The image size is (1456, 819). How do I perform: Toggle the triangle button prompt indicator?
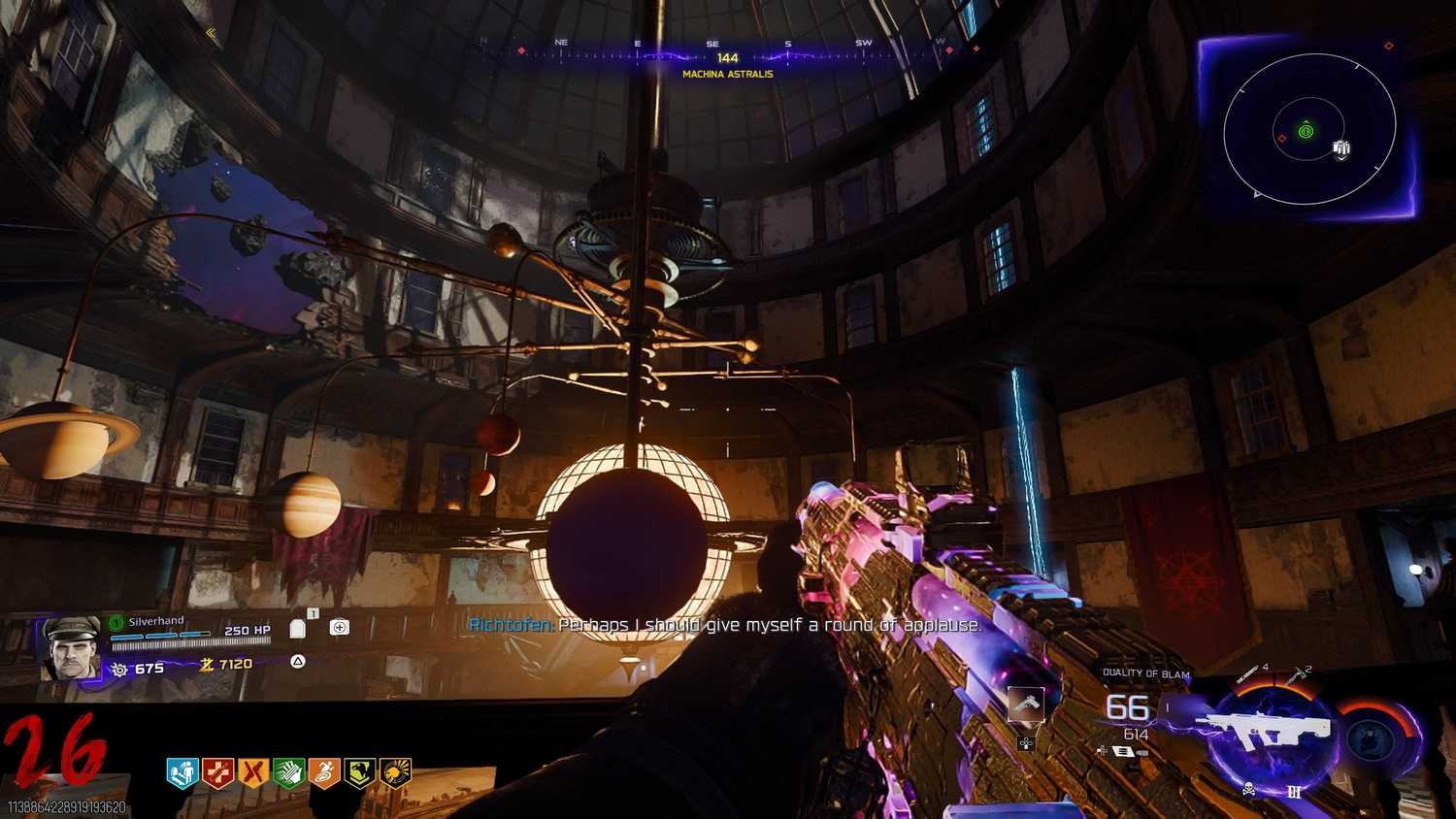296,663
